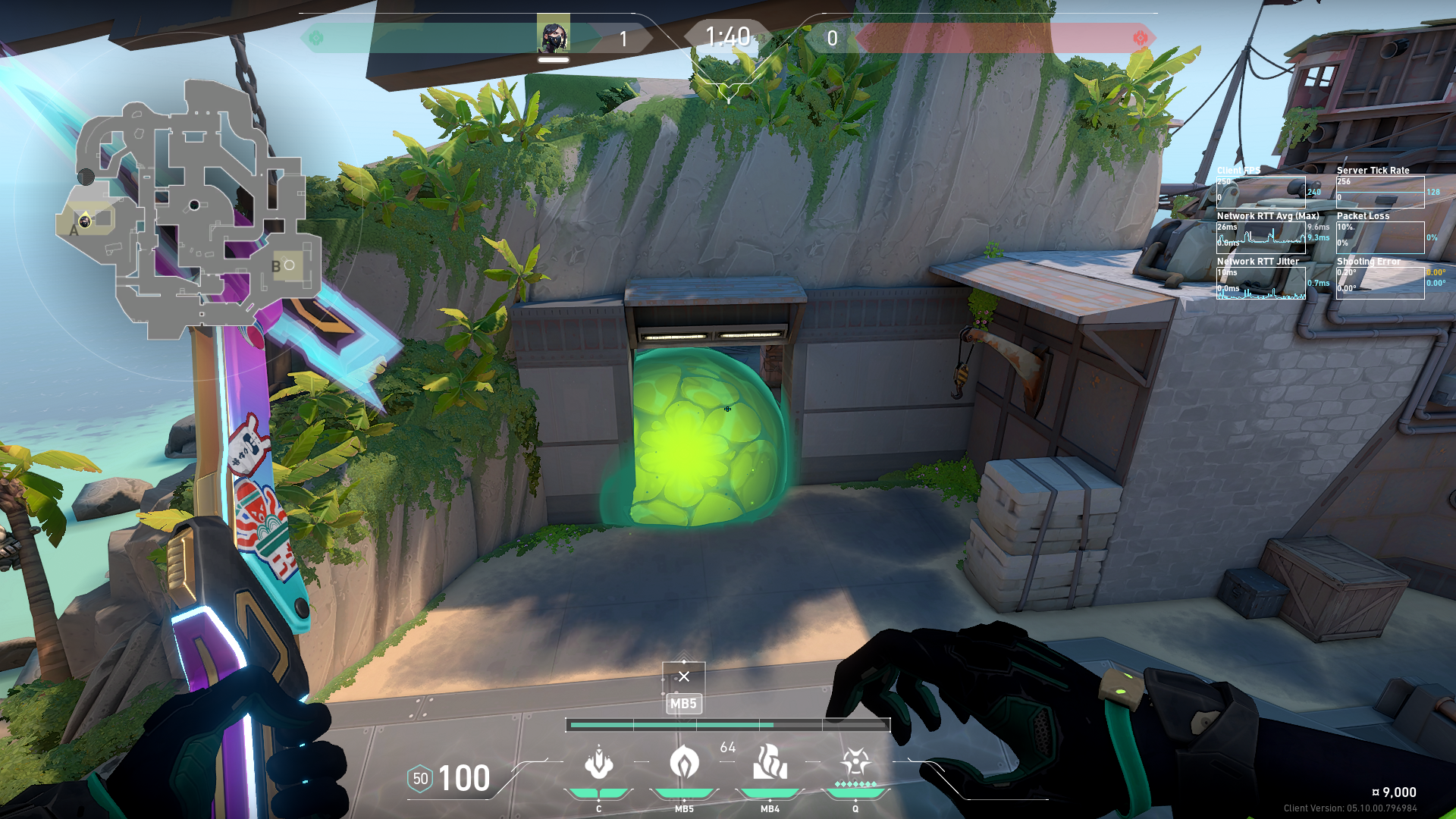Select the B site marker on minimap
This screenshot has width=1456, height=819.
(276, 266)
